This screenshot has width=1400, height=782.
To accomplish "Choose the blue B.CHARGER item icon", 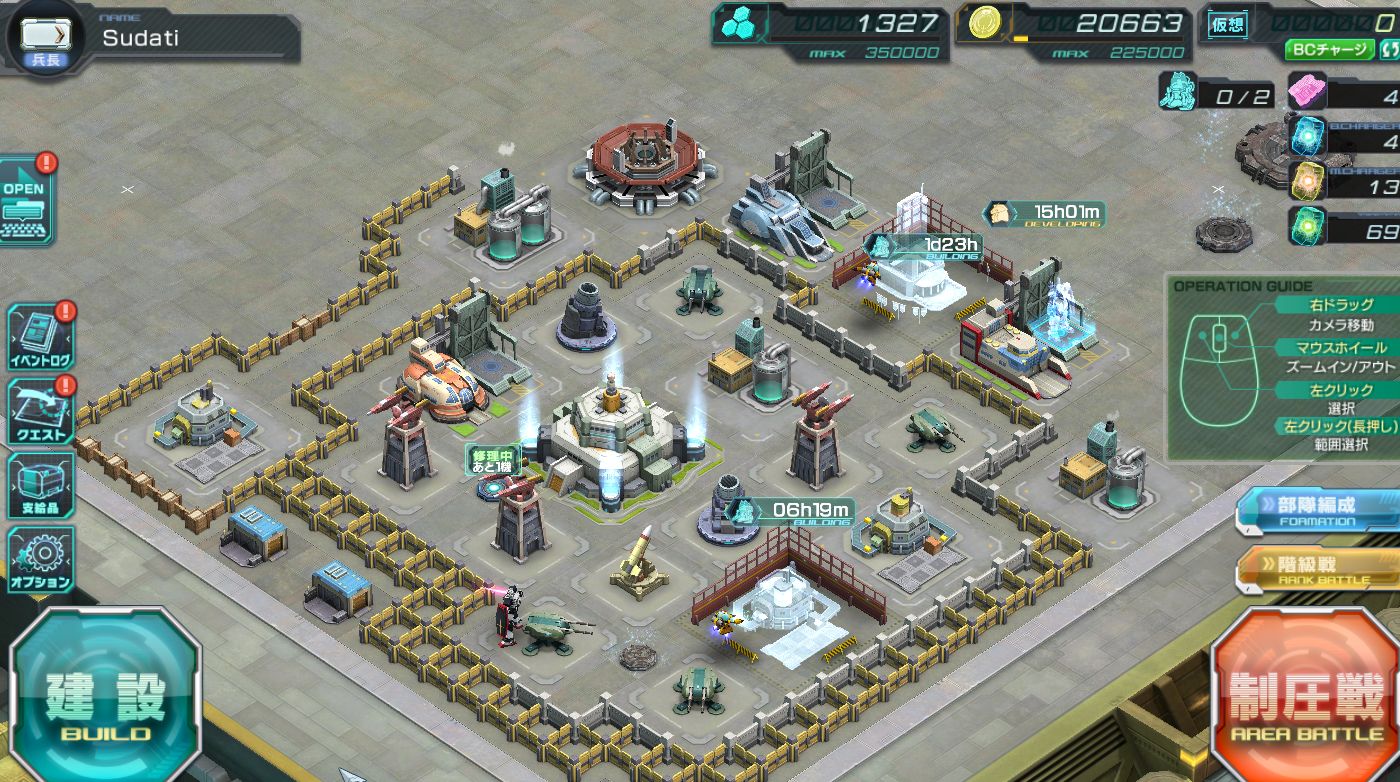I will pyautogui.click(x=1306, y=135).
